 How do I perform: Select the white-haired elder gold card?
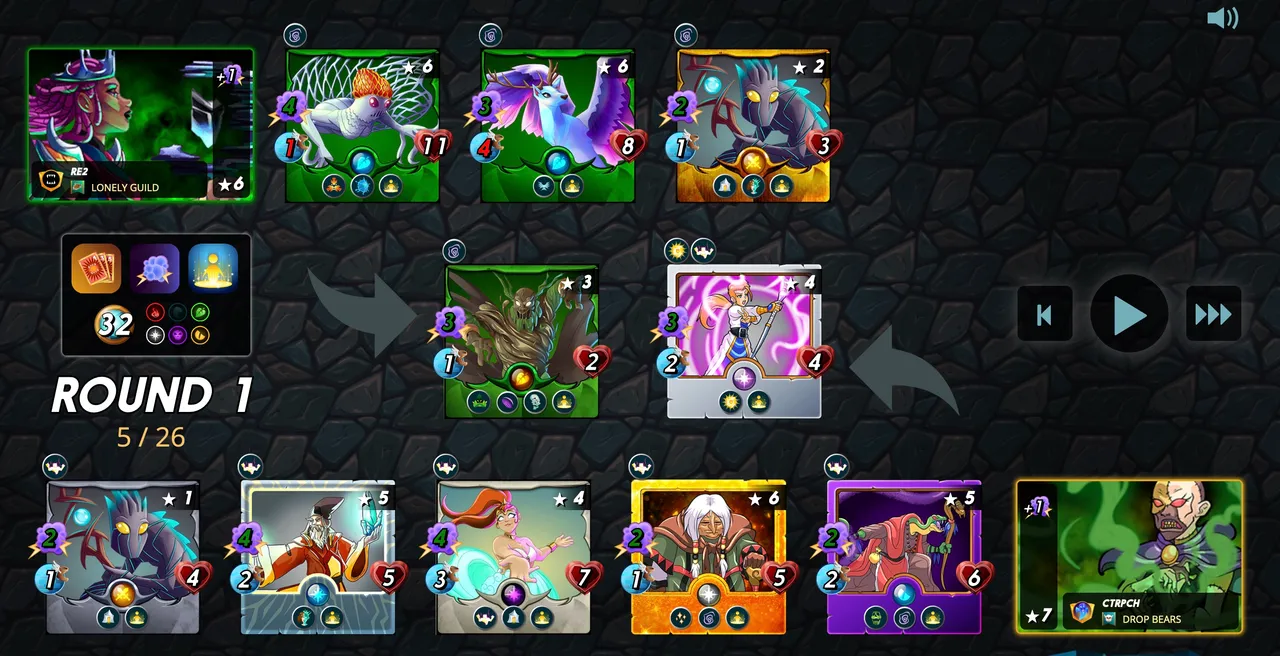click(x=708, y=557)
